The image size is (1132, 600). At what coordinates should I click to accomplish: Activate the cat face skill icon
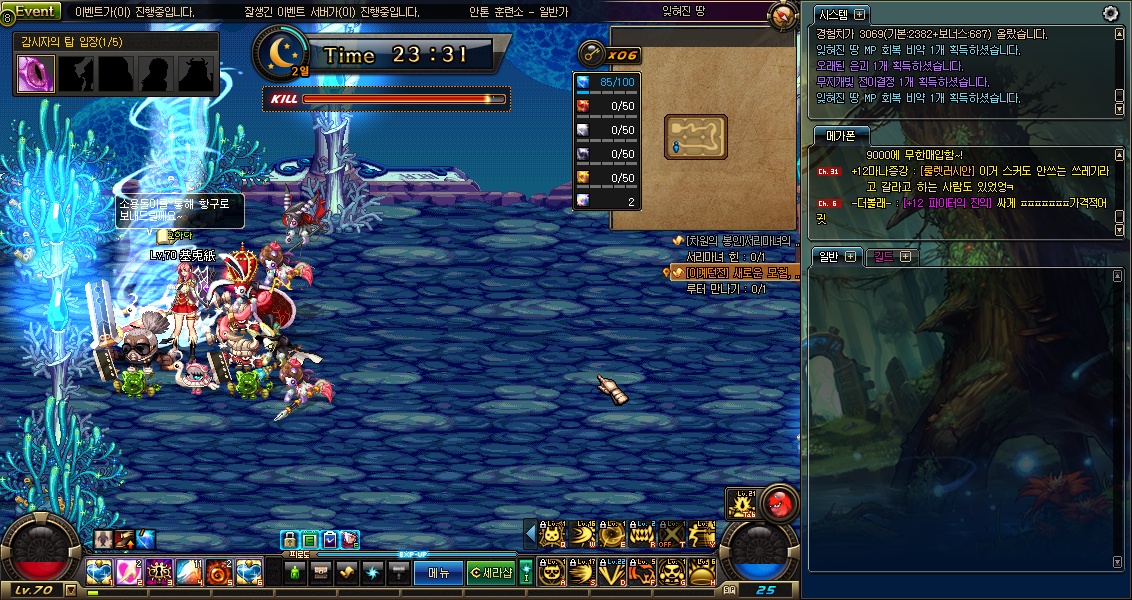551,537
